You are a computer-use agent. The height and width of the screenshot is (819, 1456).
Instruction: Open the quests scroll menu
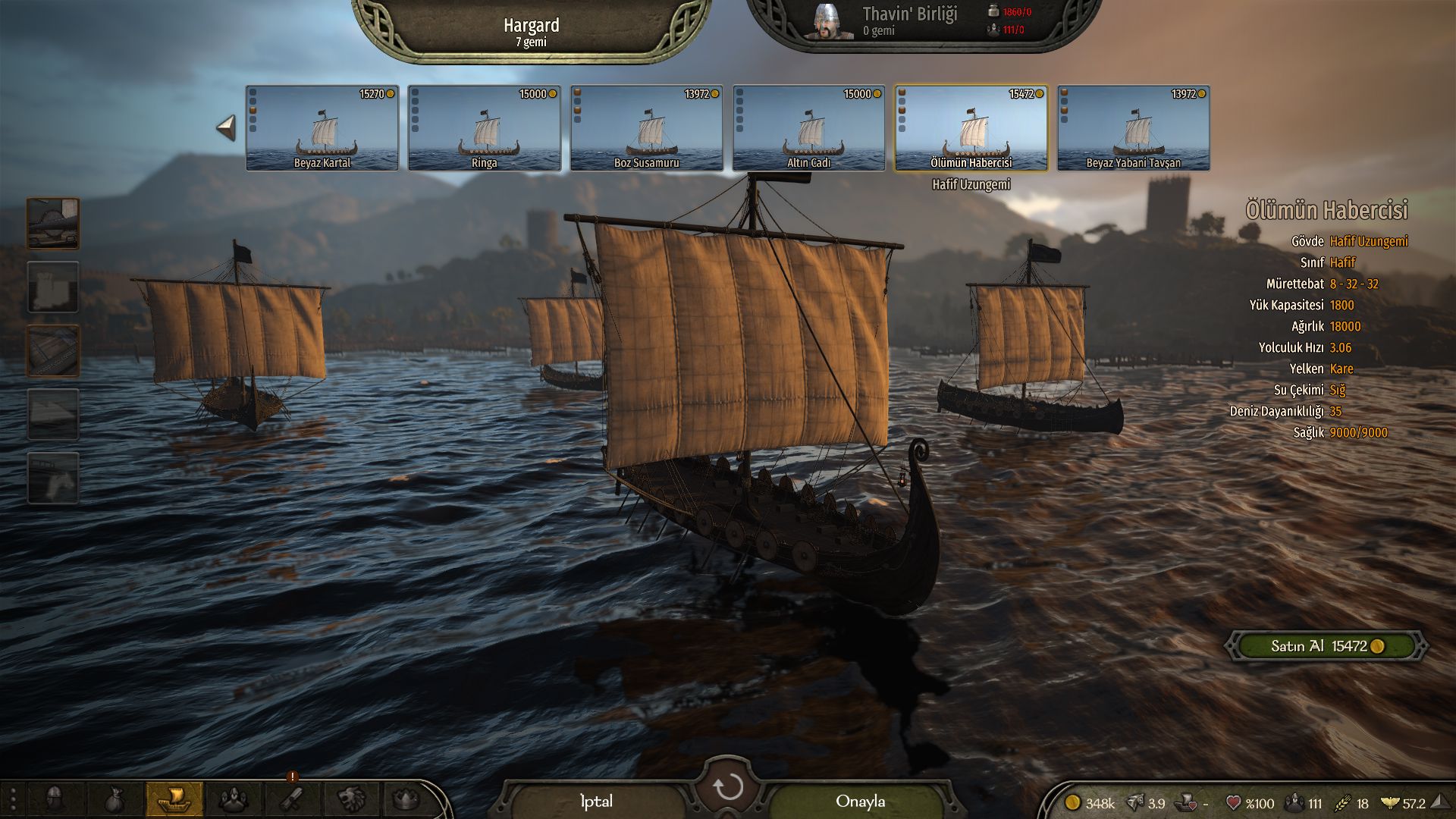click(x=293, y=799)
